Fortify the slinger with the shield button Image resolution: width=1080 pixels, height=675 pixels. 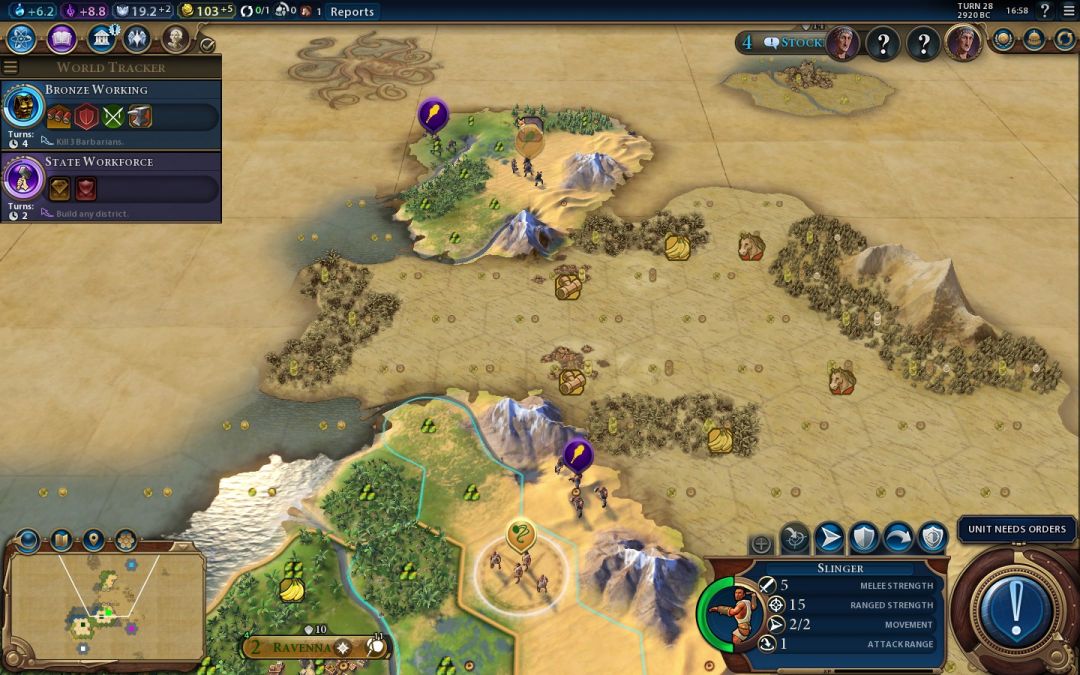click(x=863, y=539)
